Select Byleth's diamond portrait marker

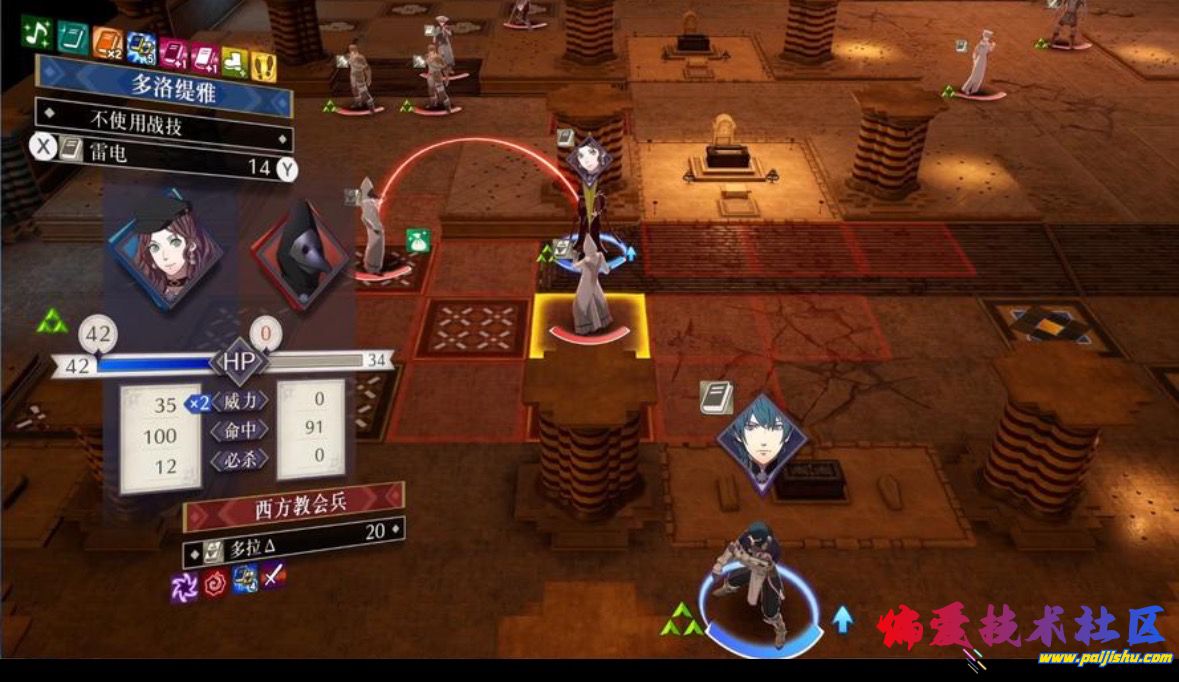pyautogui.click(x=762, y=441)
